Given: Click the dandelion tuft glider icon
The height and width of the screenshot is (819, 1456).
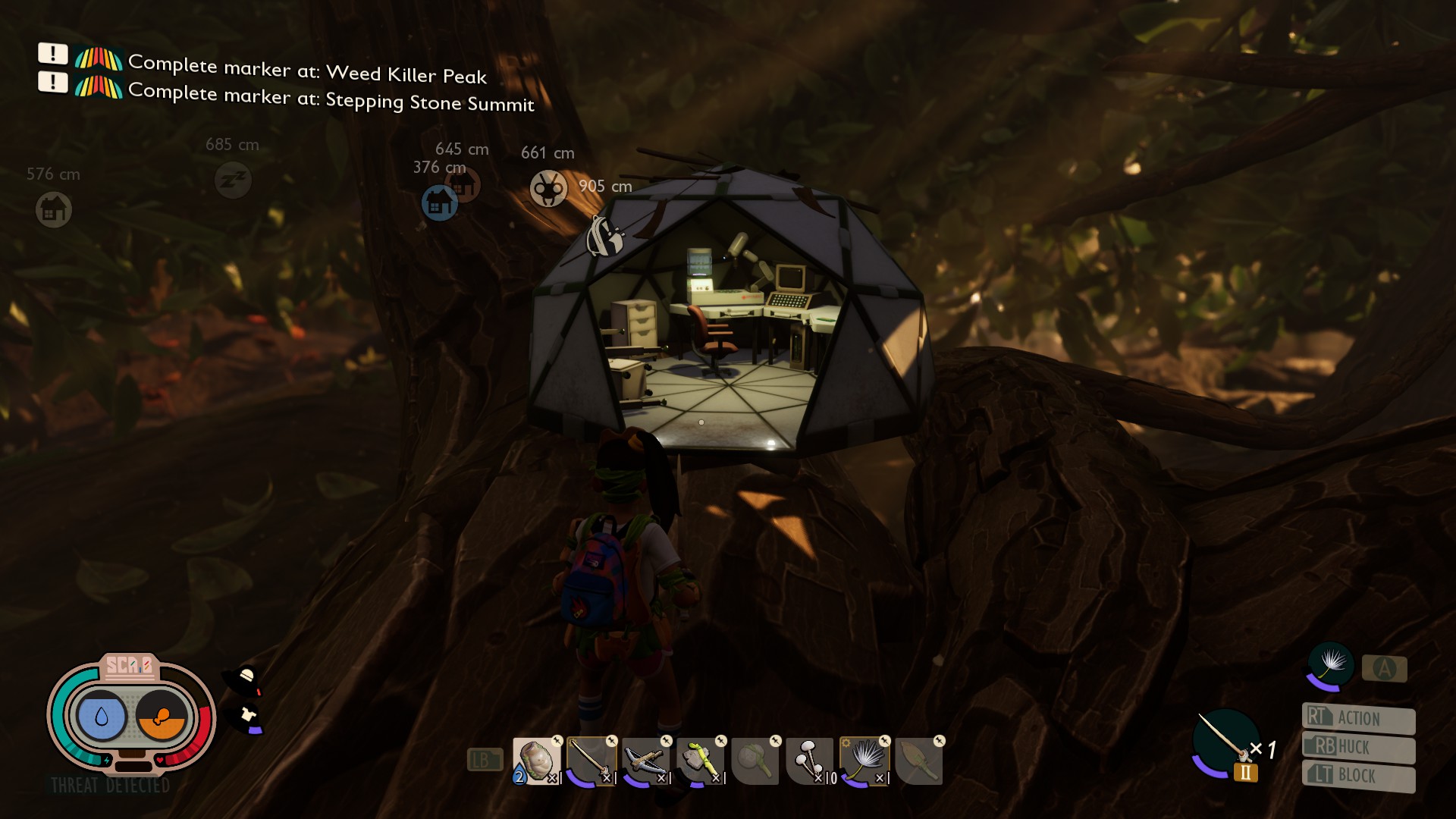Looking at the screenshot, I should click(x=1331, y=664).
